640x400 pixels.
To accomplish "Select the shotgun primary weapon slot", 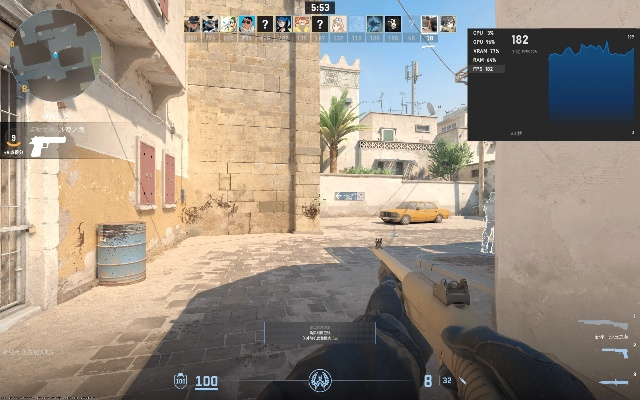I will click(603, 324).
